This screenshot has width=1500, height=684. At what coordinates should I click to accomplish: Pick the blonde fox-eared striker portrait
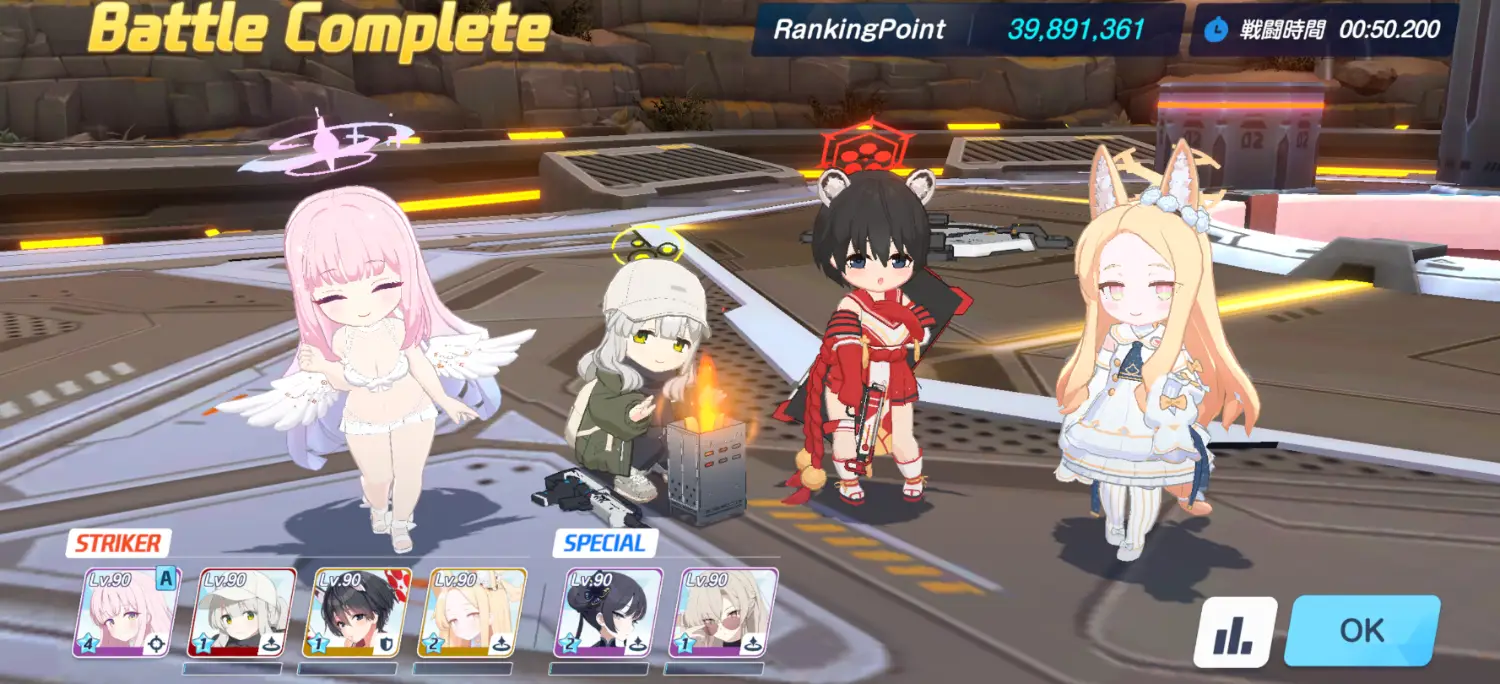tap(472, 612)
